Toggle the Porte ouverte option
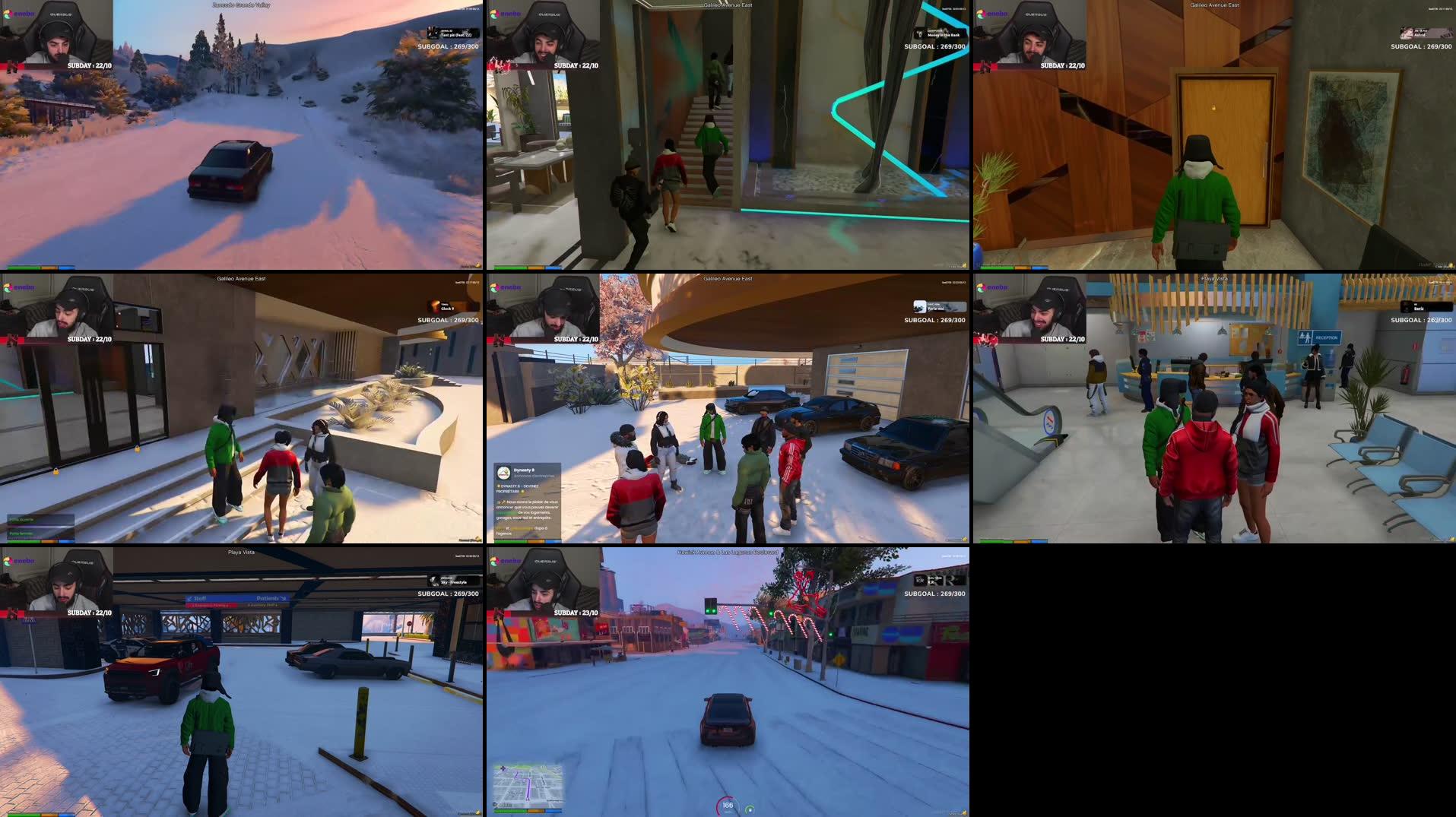The image size is (1456, 817). pos(21,519)
